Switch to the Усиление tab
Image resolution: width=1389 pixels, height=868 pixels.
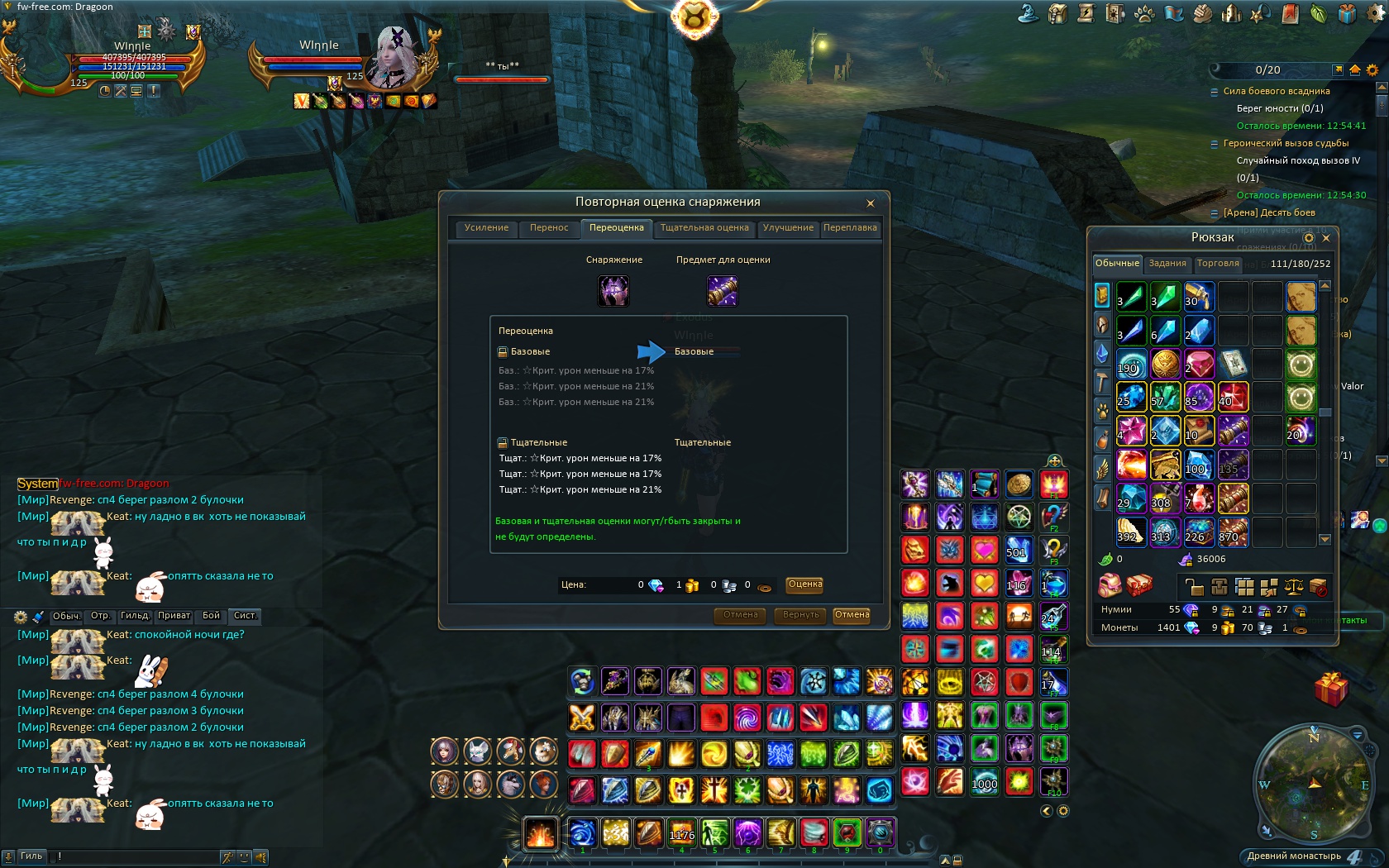(486, 228)
